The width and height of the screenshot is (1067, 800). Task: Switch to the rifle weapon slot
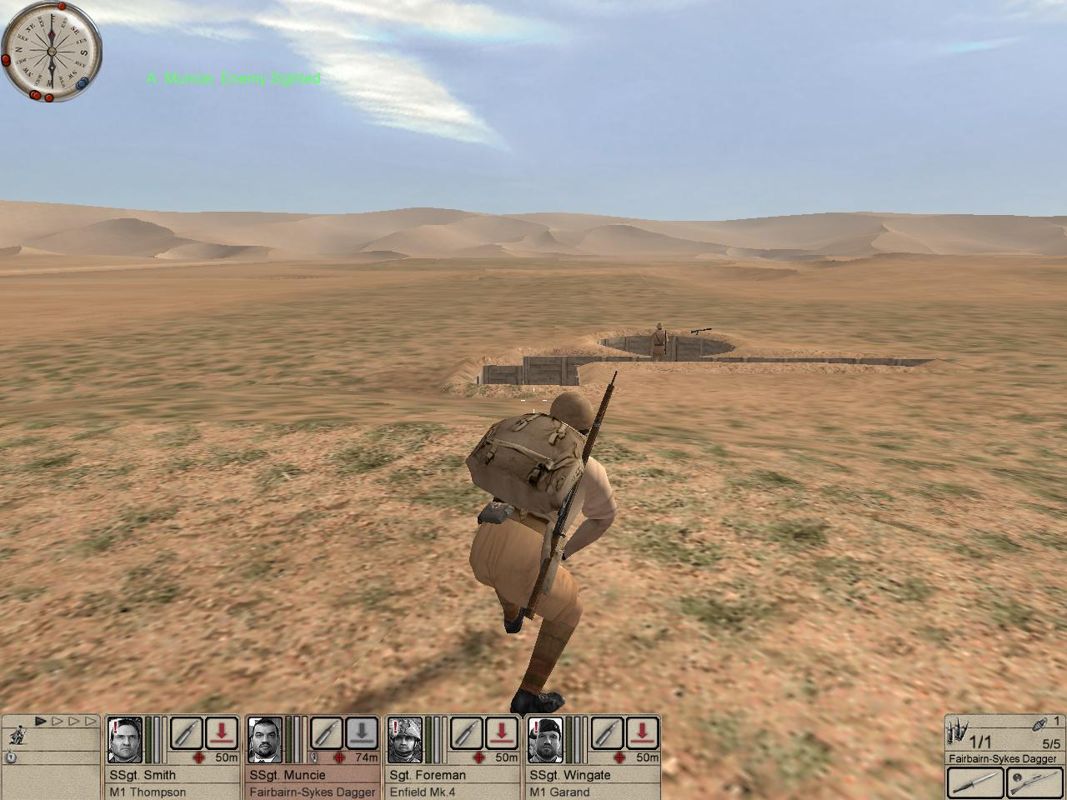tap(1035, 783)
